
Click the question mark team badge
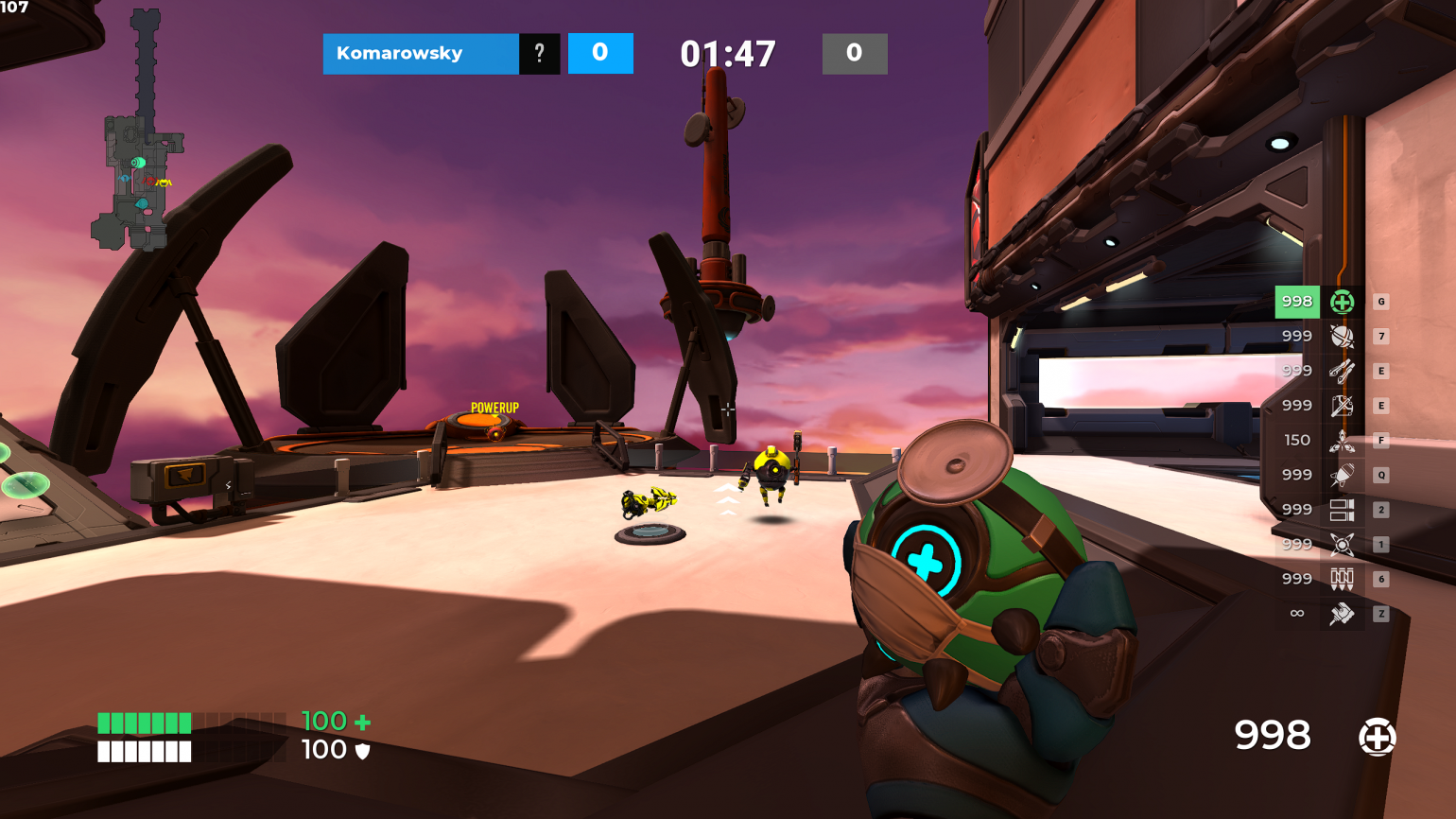click(540, 54)
